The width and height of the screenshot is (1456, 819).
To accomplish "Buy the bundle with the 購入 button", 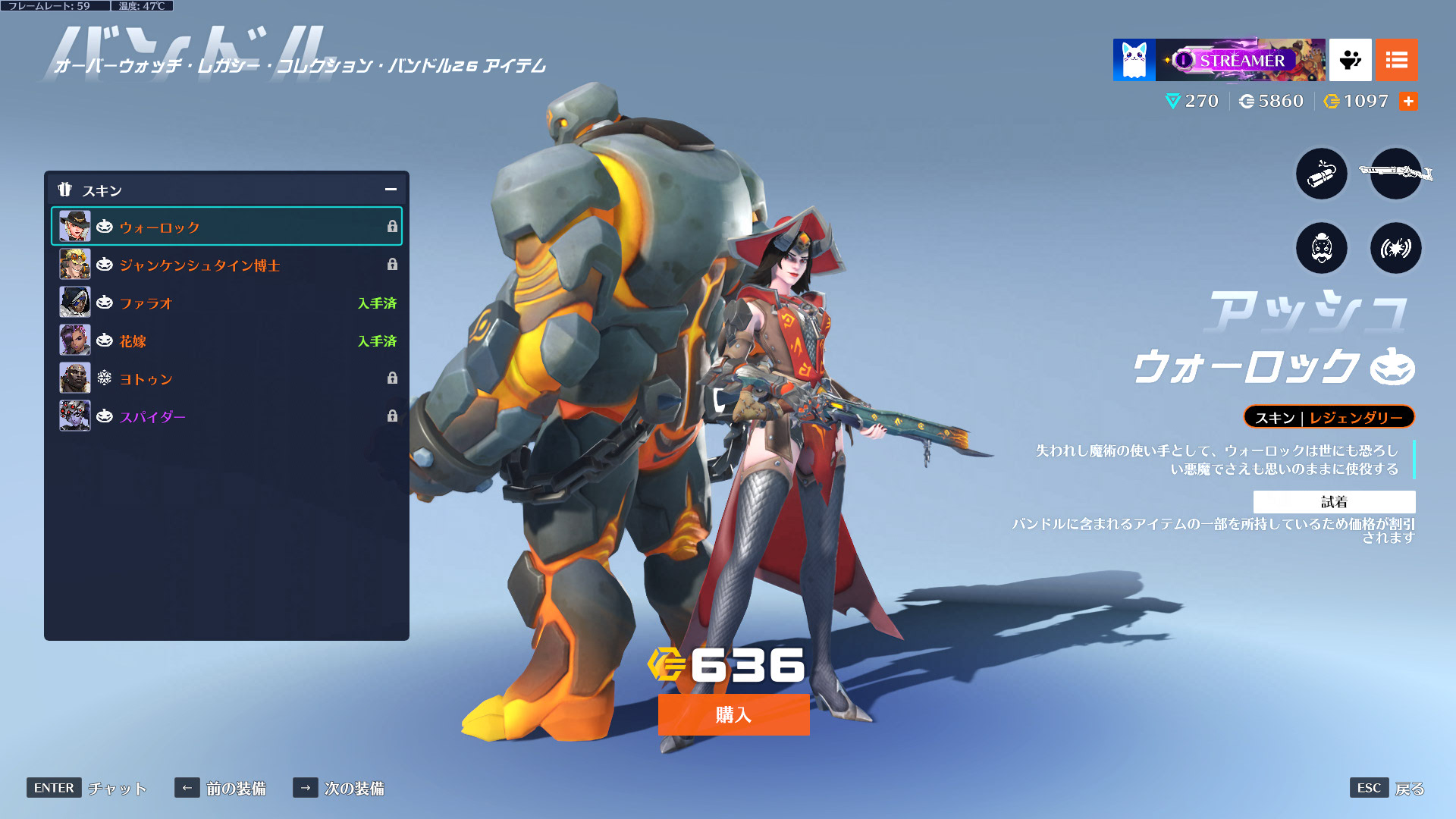I will pos(733,714).
